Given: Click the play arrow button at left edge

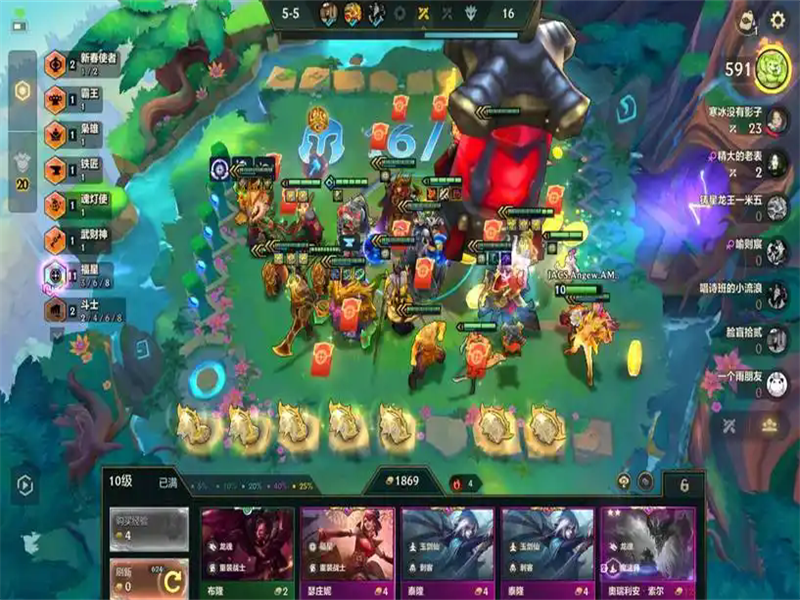Looking at the screenshot, I should point(24,485).
